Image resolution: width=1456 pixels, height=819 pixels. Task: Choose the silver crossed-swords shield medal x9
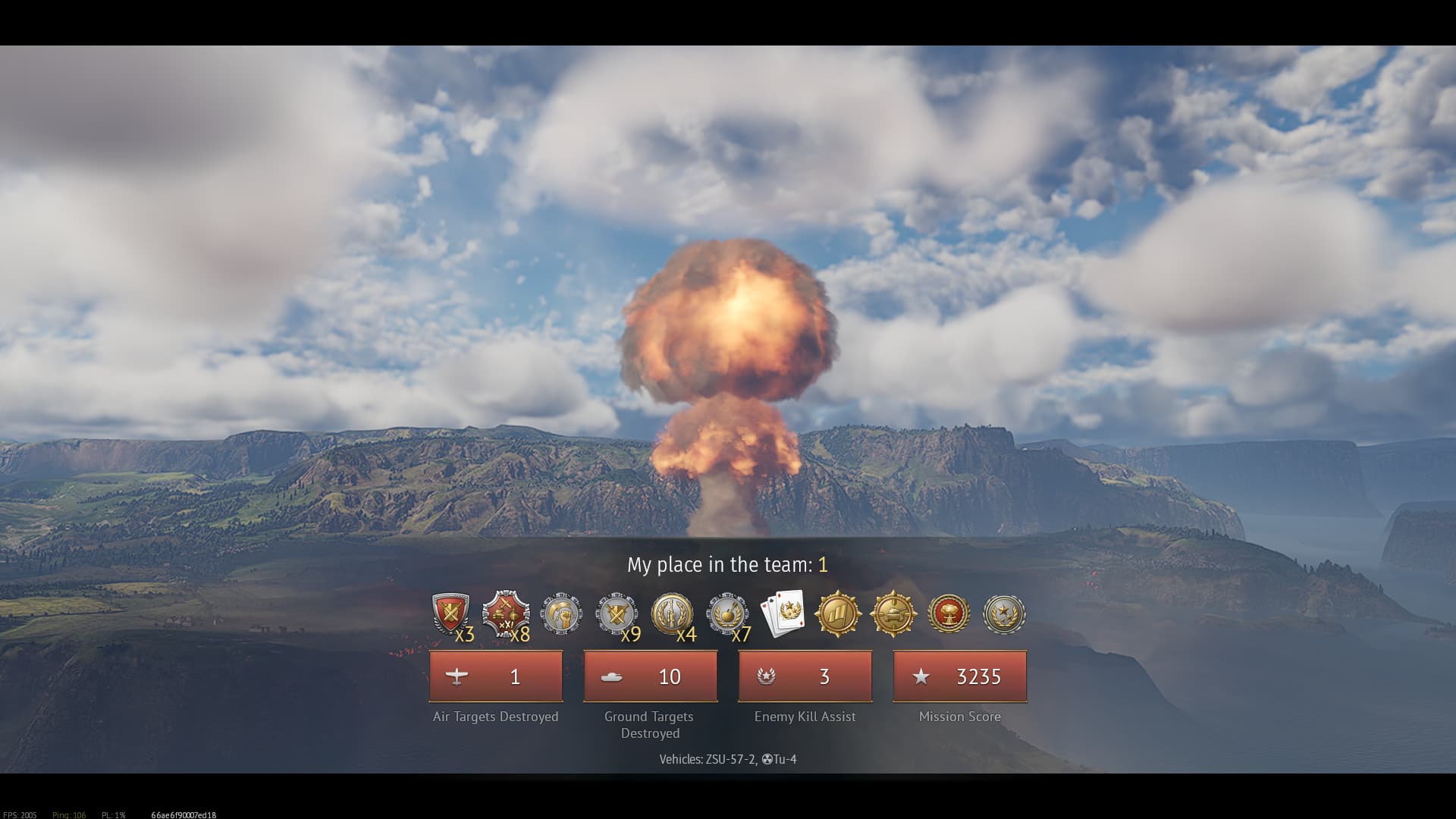pos(617,613)
